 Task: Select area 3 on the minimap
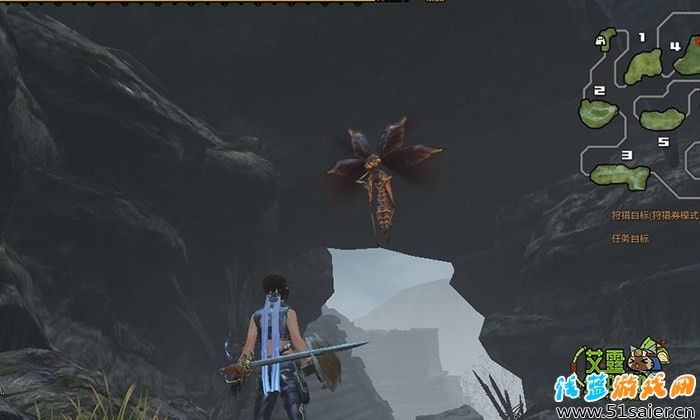620,176
